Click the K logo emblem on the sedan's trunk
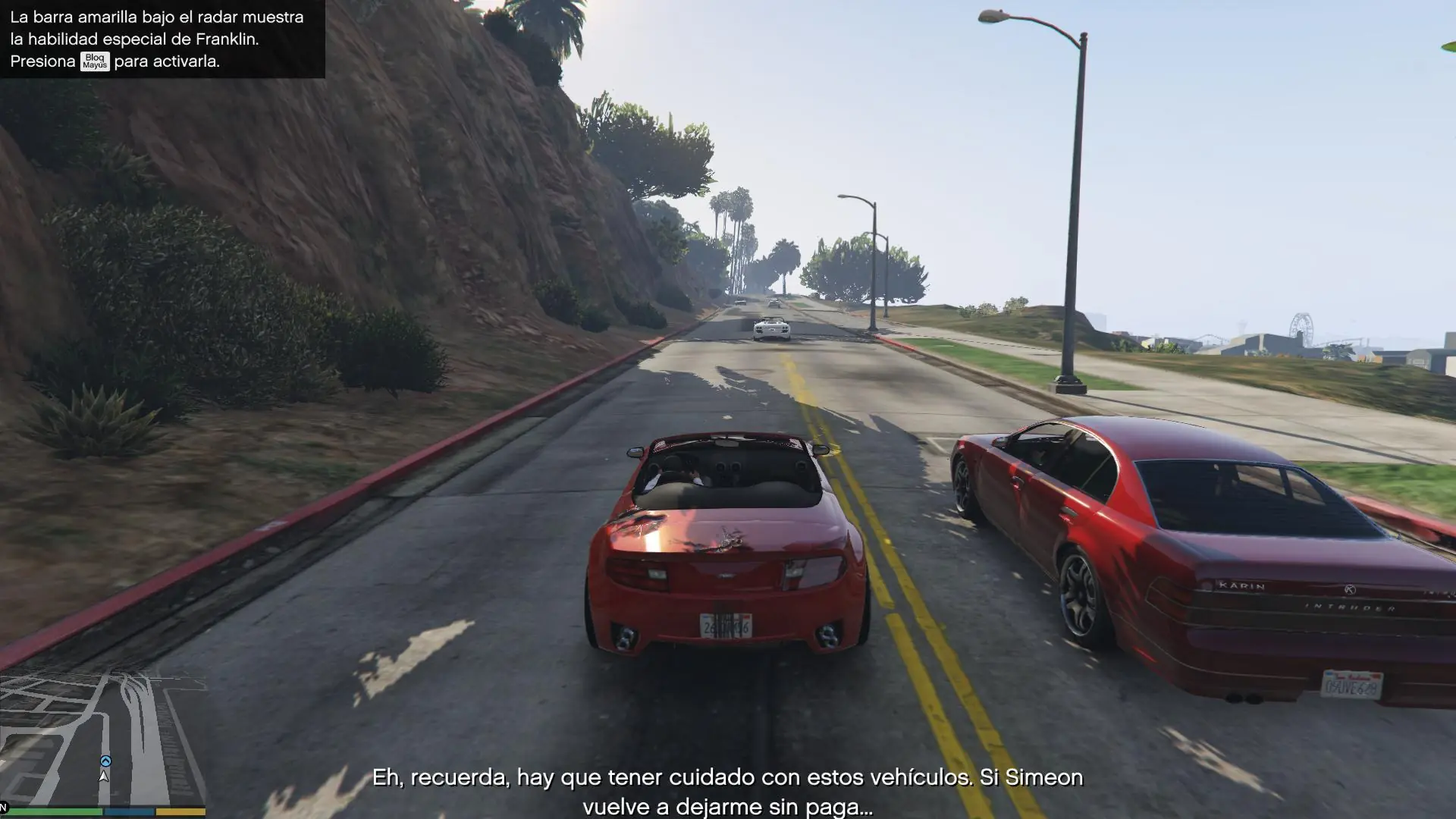The height and width of the screenshot is (819, 1456). (x=1350, y=589)
